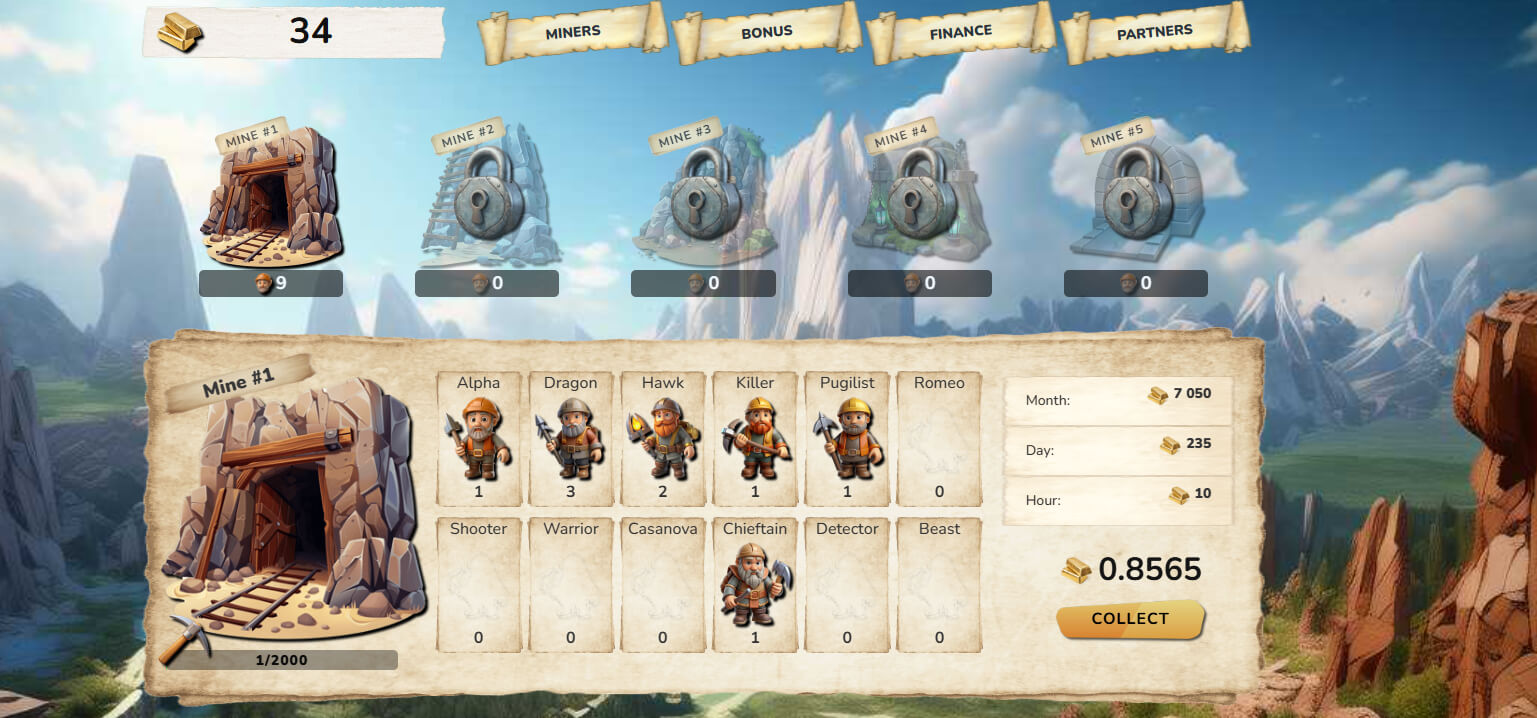The image size is (1537, 718).
Task: Select the Killer miner card
Action: [755, 439]
